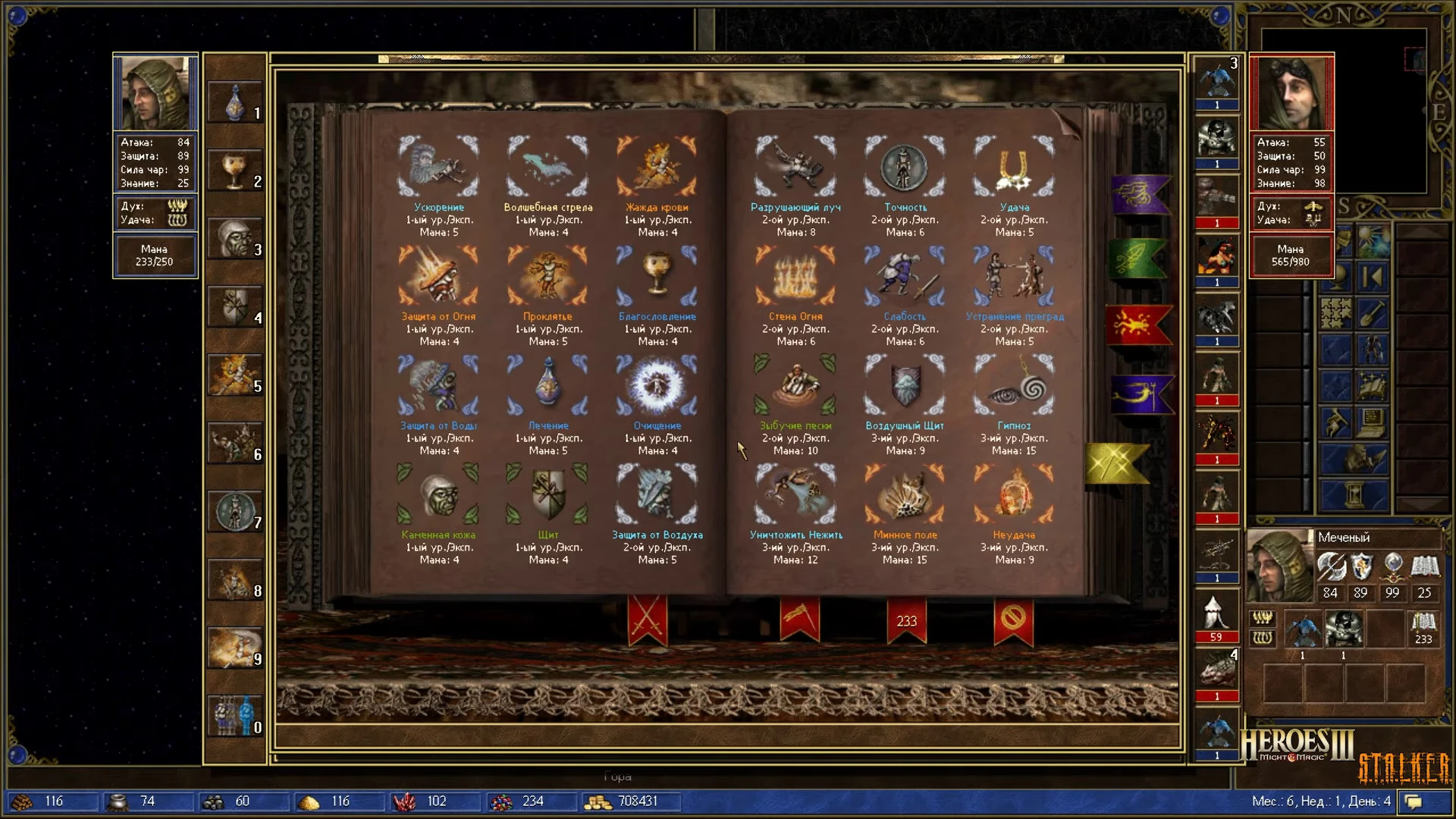The image size is (1456, 819).
Task: Select quick spell slot number 1
Action: 235,102
